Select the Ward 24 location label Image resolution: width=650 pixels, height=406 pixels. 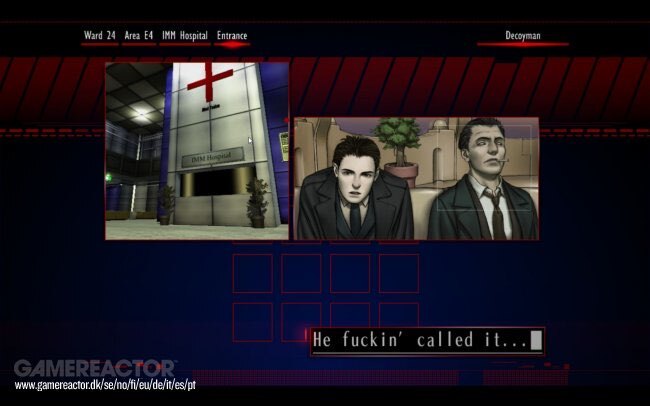coord(99,36)
